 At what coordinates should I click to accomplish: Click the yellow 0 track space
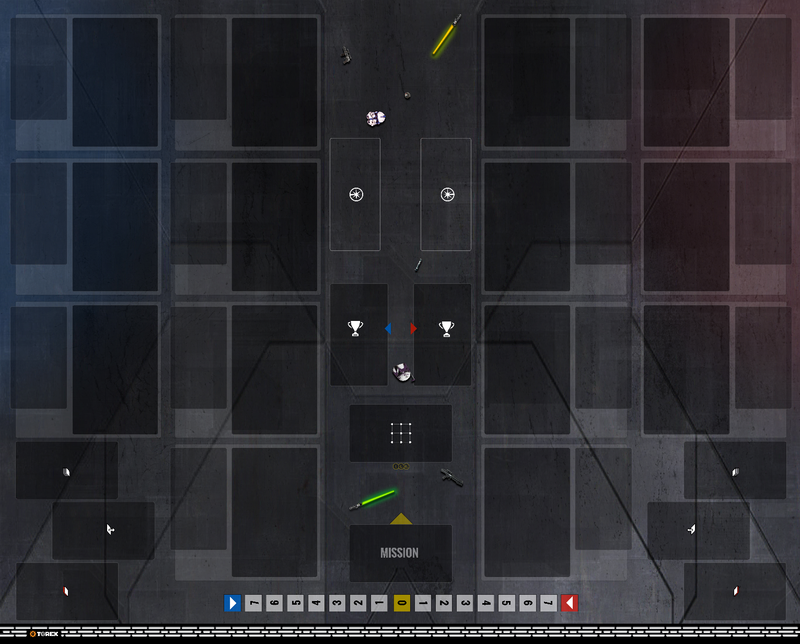(400, 603)
